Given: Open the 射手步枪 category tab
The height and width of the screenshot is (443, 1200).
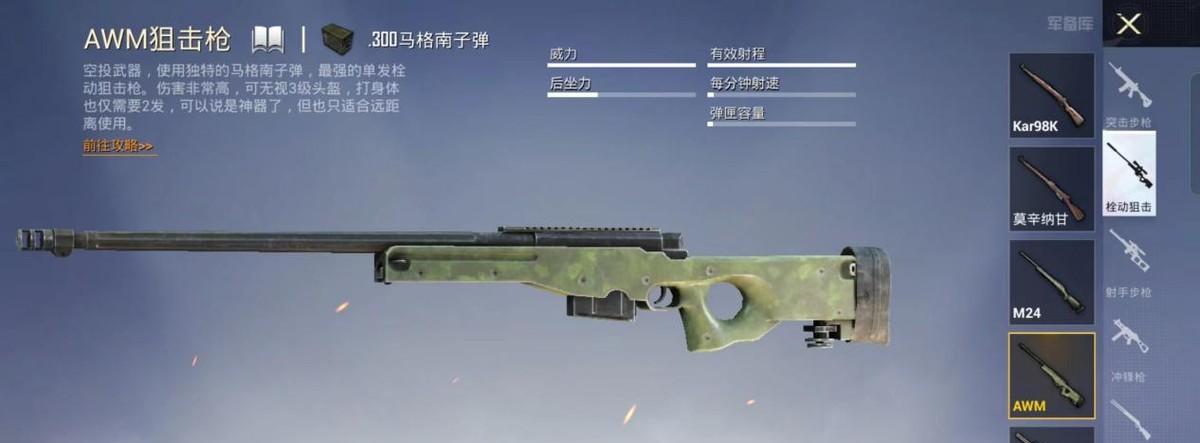Looking at the screenshot, I should tap(1129, 262).
